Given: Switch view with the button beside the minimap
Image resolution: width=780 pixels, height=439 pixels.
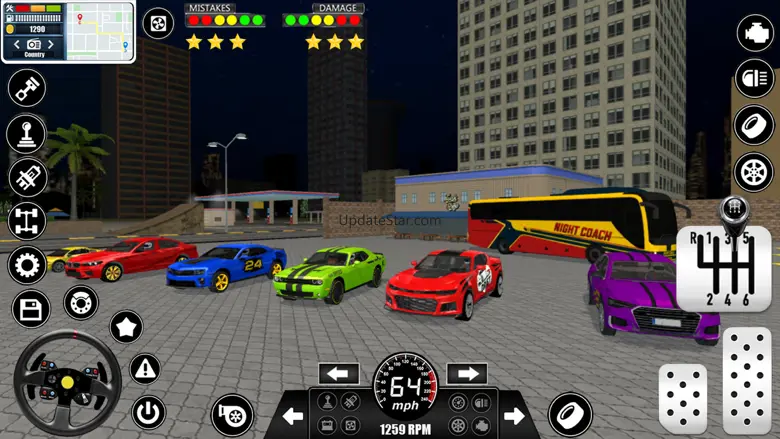Looking at the screenshot, I should [x=158, y=23].
